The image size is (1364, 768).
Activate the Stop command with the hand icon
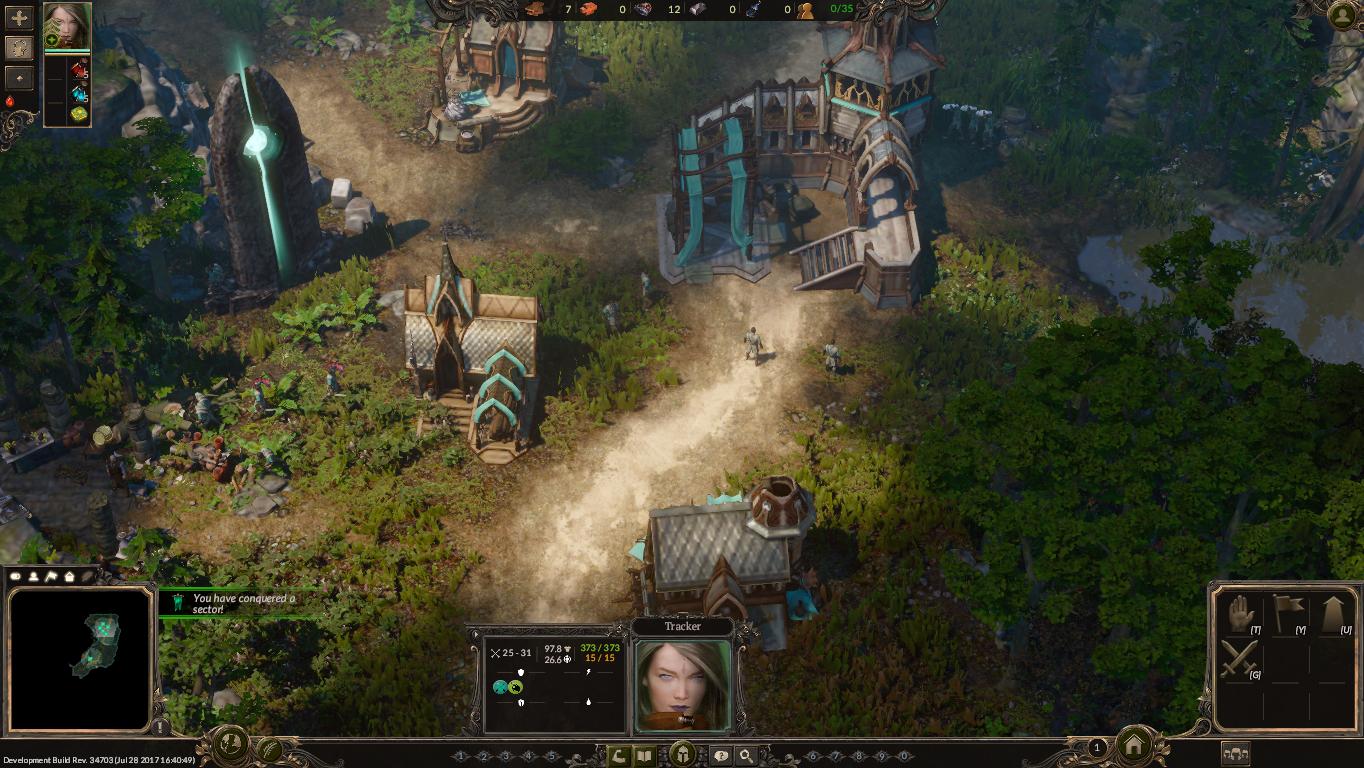[x=1240, y=612]
